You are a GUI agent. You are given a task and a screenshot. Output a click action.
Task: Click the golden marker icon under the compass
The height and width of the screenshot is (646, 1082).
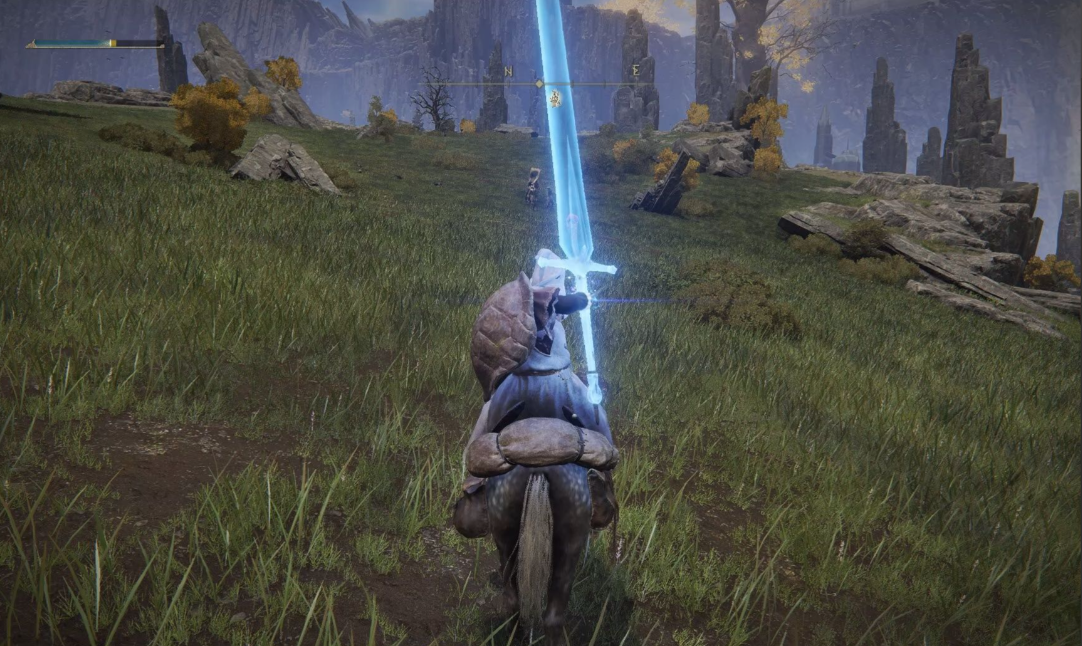coord(553,98)
